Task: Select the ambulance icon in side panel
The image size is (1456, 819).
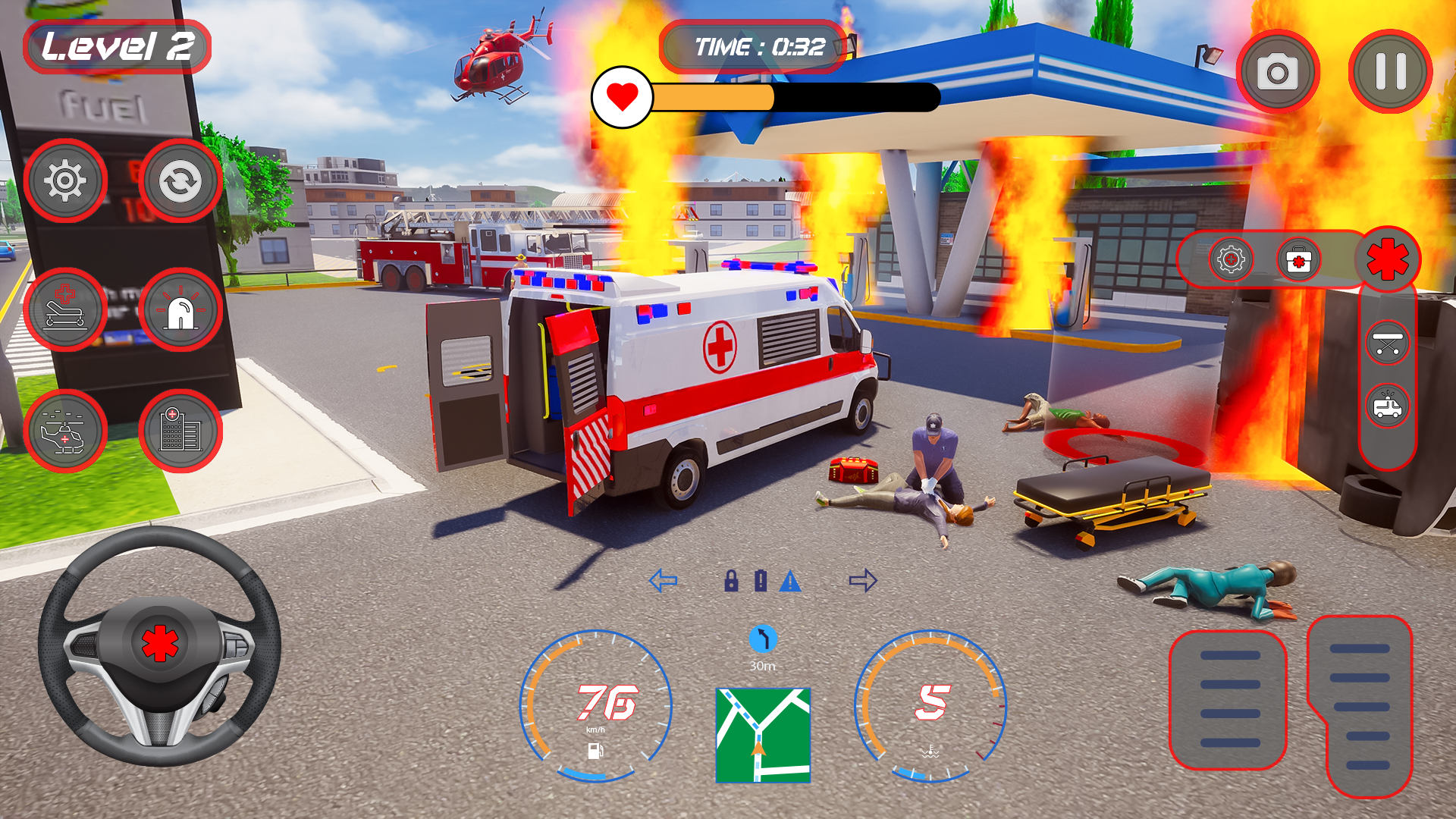Action: click(1387, 406)
